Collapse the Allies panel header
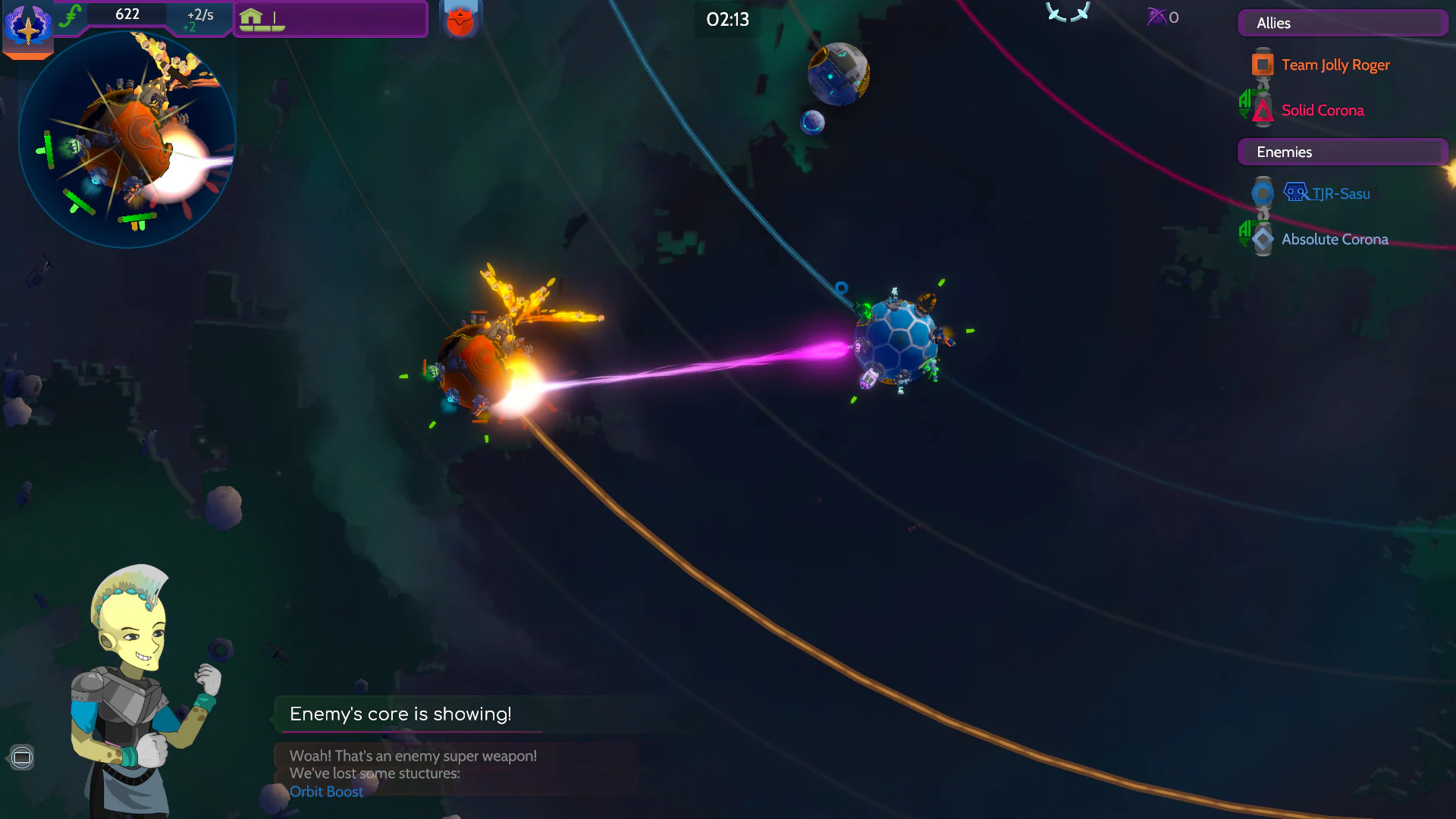Viewport: 1456px width, 819px height. click(1342, 23)
